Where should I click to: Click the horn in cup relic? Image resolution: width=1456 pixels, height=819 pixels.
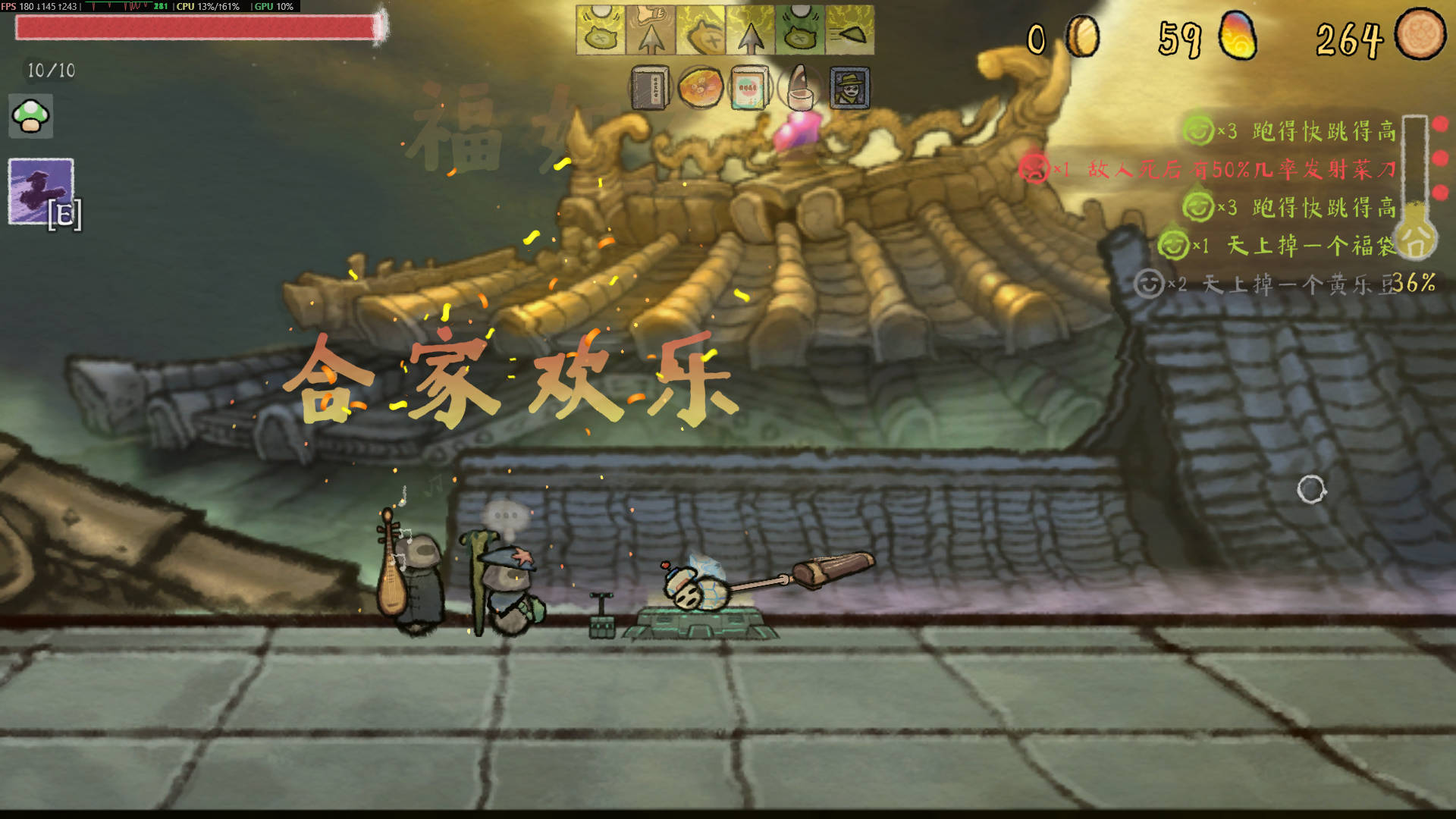(x=799, y=88)
